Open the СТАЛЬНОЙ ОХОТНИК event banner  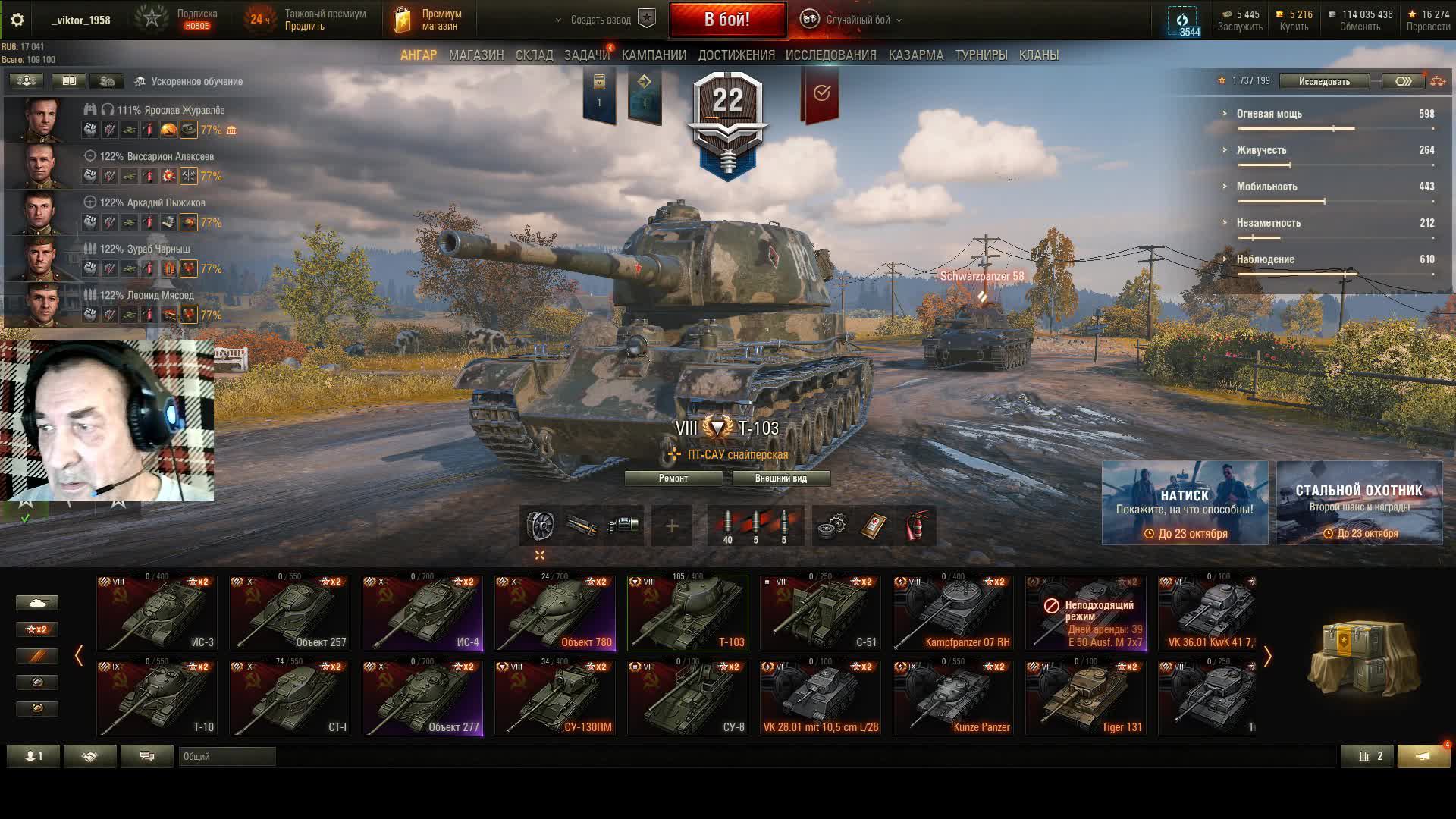pos(1359,503)
